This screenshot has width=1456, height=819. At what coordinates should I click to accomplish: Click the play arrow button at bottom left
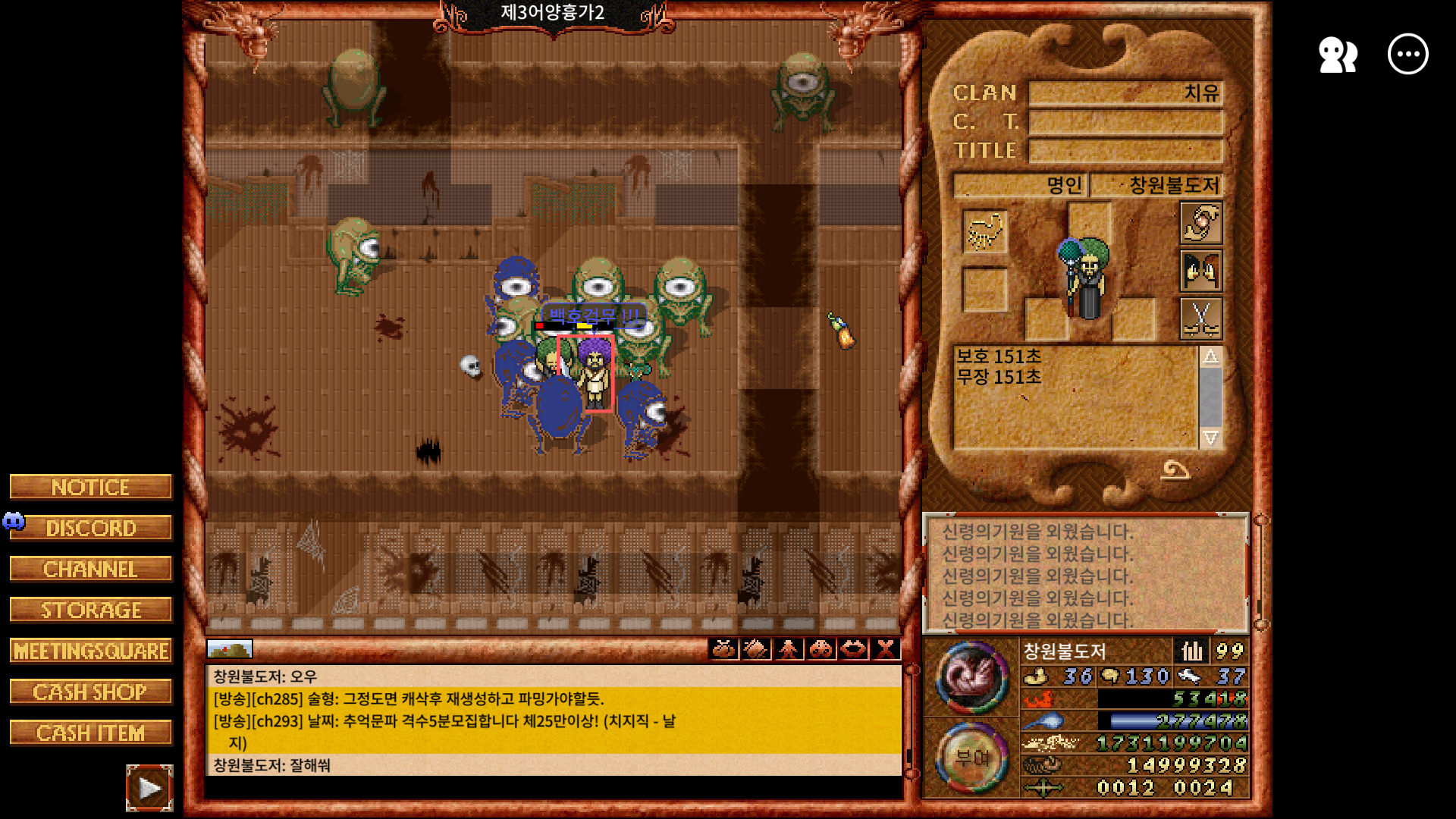[x=149, y=789]
